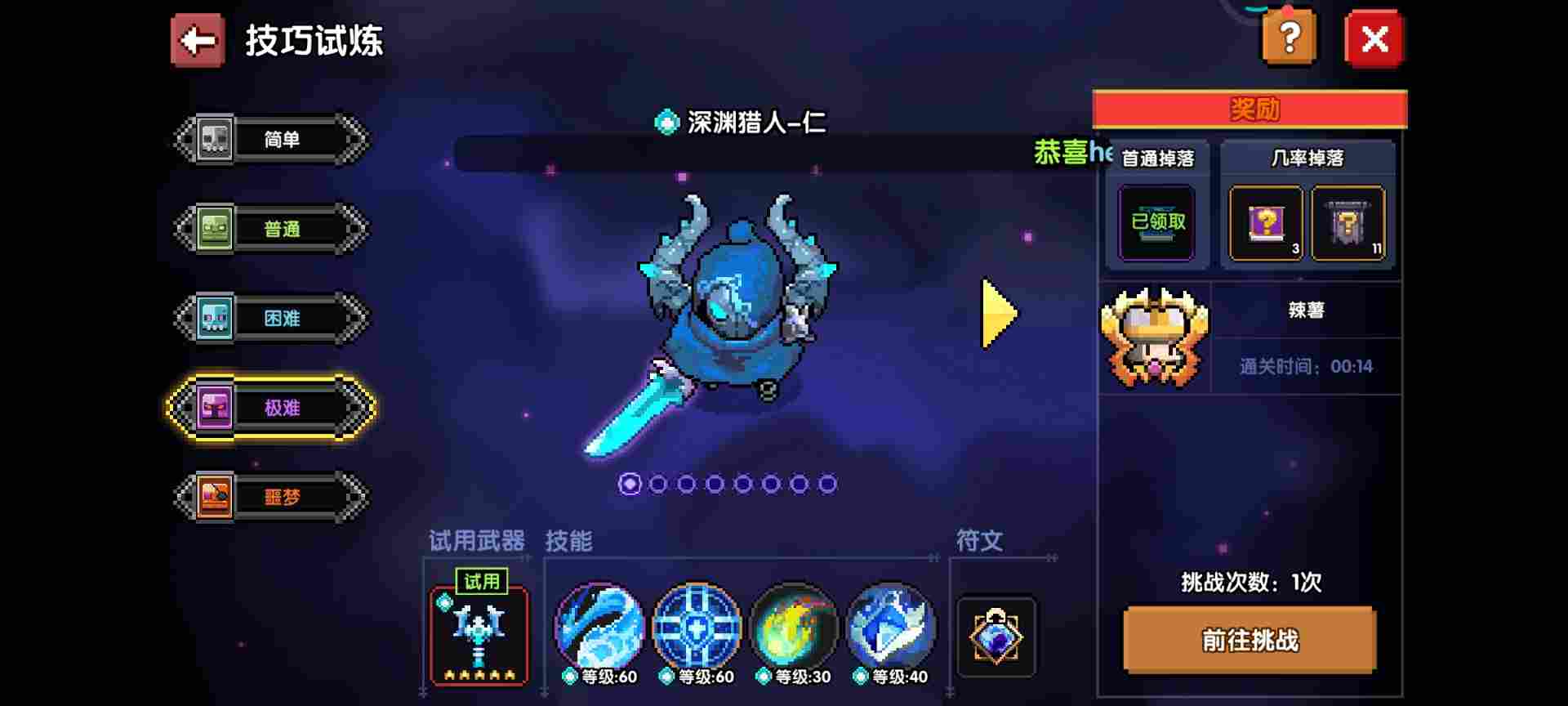1568x706 pixels.
Task: Select the trial weapon staff icon
Action: (x=478, y=637)
